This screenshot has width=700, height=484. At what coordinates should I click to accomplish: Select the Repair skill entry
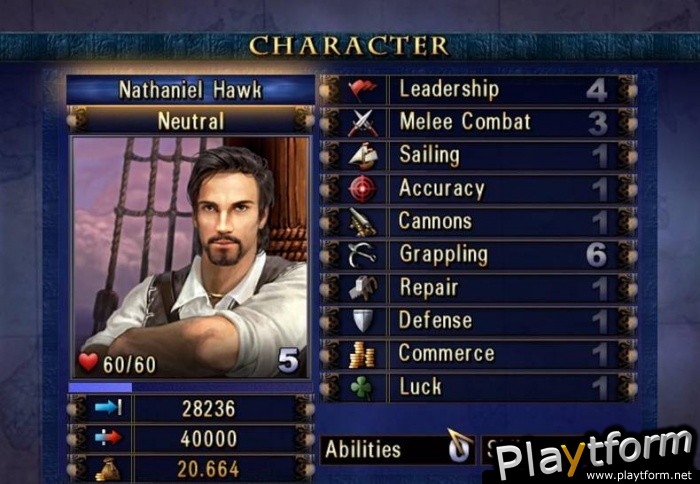[x=478, y=288]
